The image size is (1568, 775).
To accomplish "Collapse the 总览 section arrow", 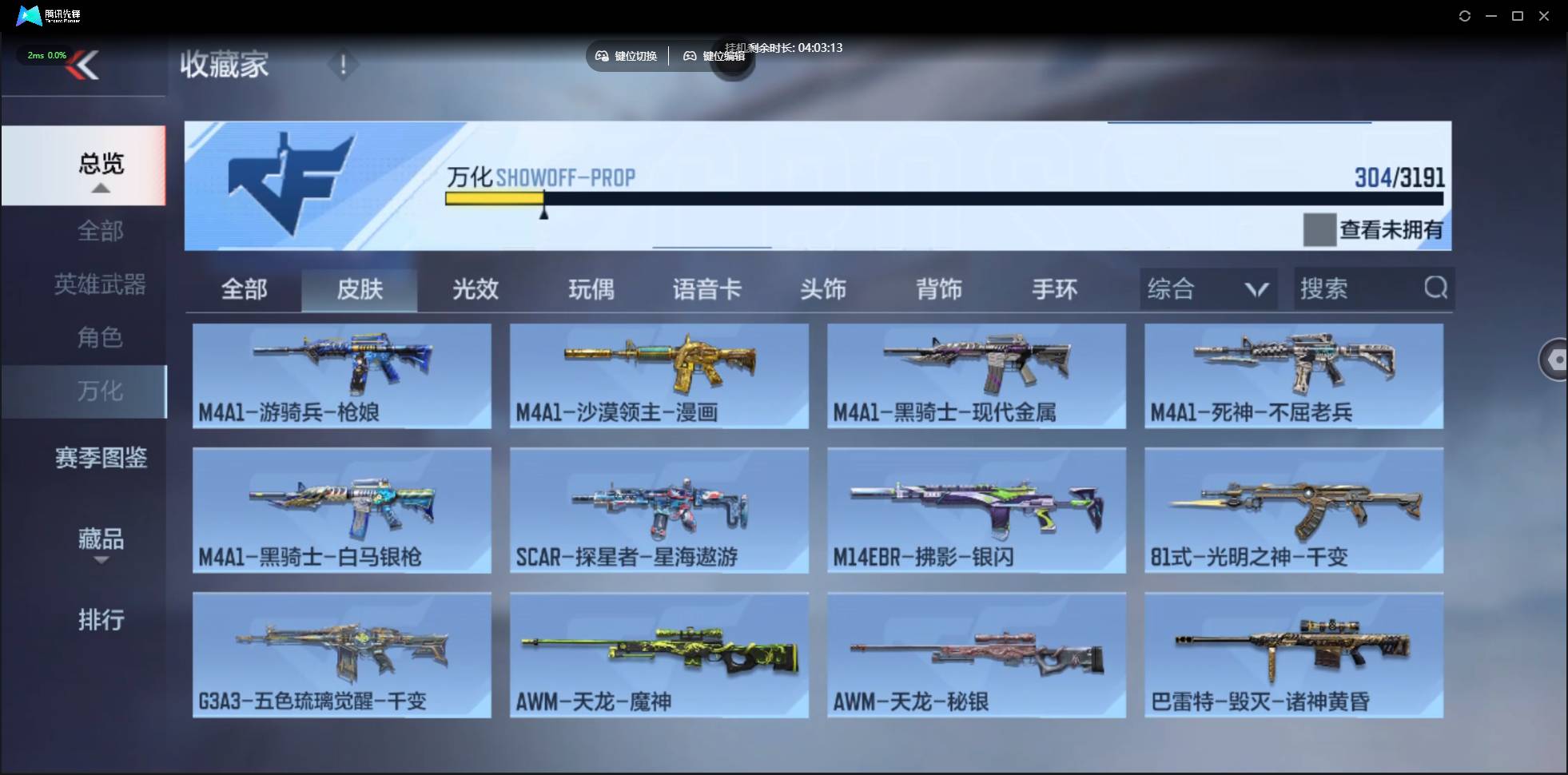I will click(x=100, y=188).
